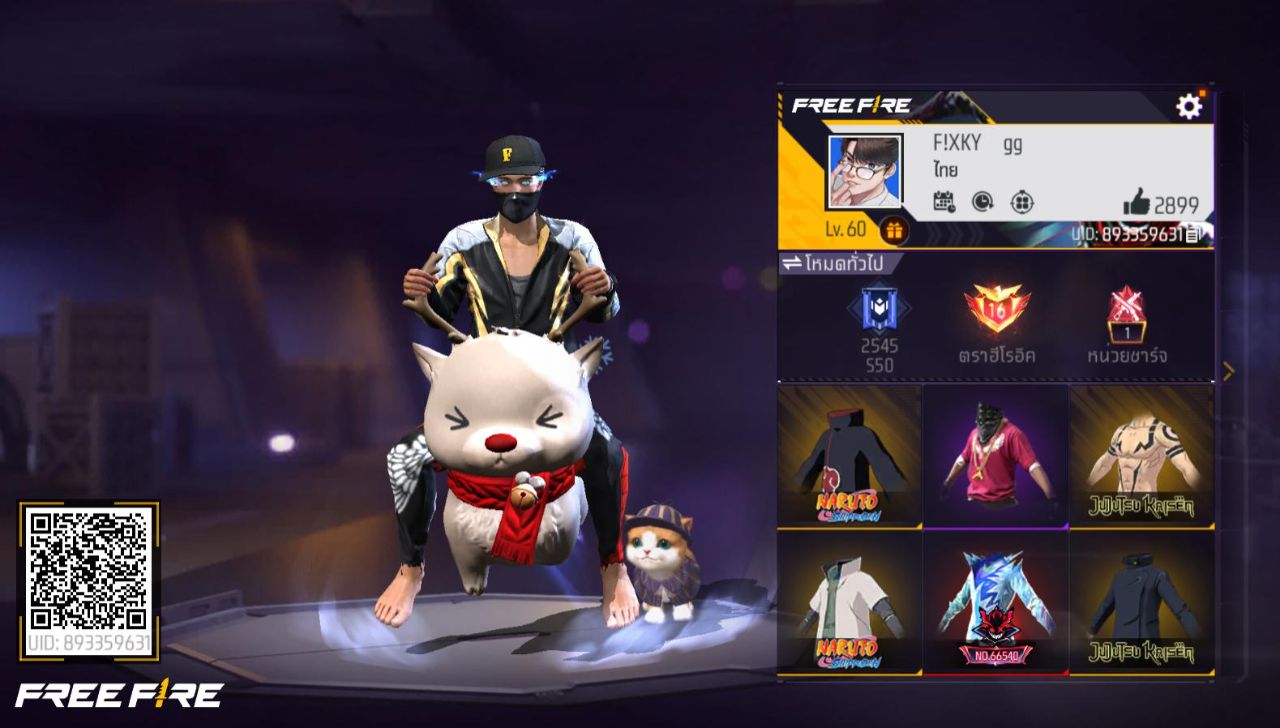Choose the dark navy Jujutsu Kaisen uniform
This screenshot has height=728, width=1280.
[1142, 602]
